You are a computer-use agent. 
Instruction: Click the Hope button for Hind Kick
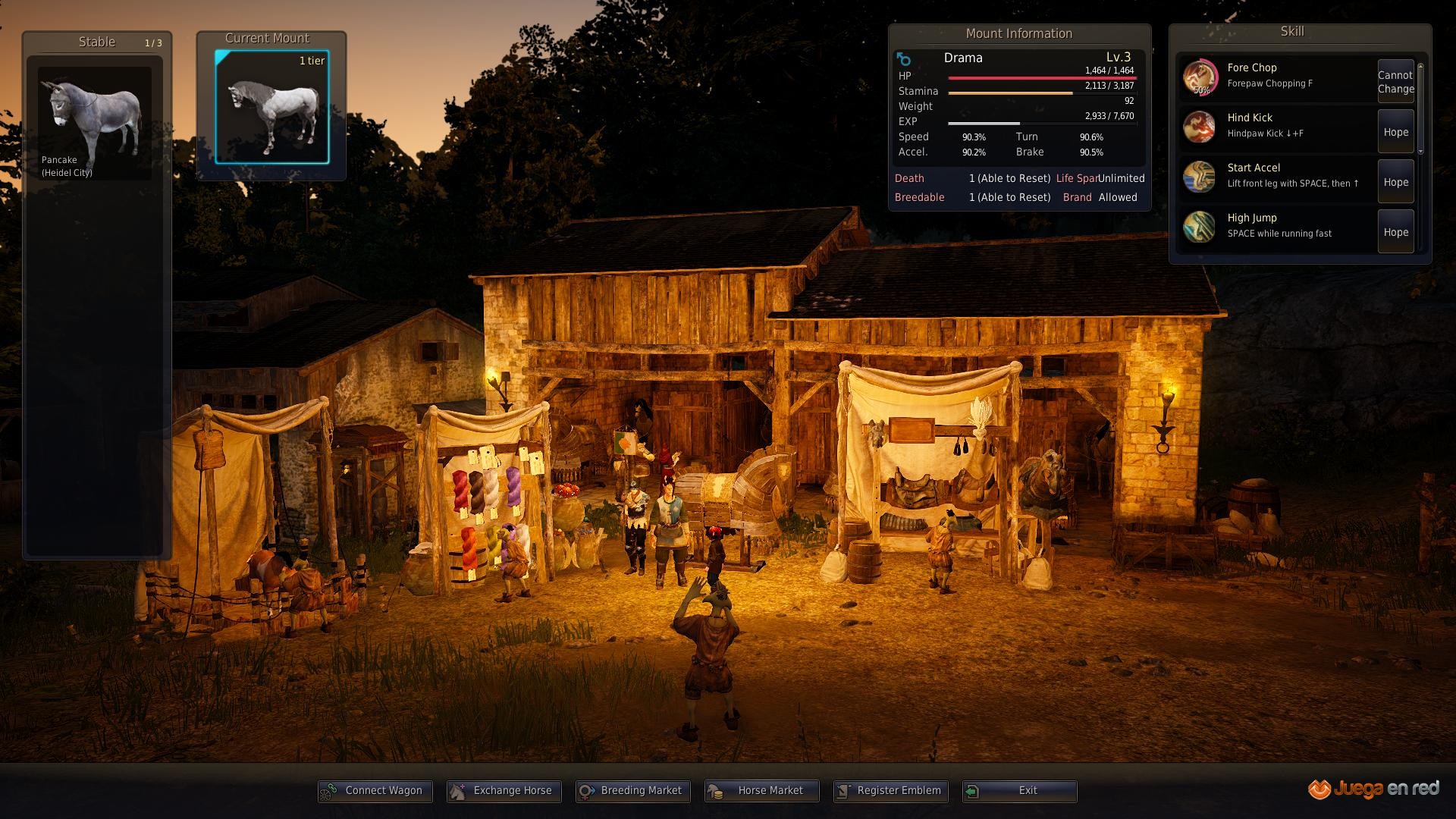click(1395, 132)
